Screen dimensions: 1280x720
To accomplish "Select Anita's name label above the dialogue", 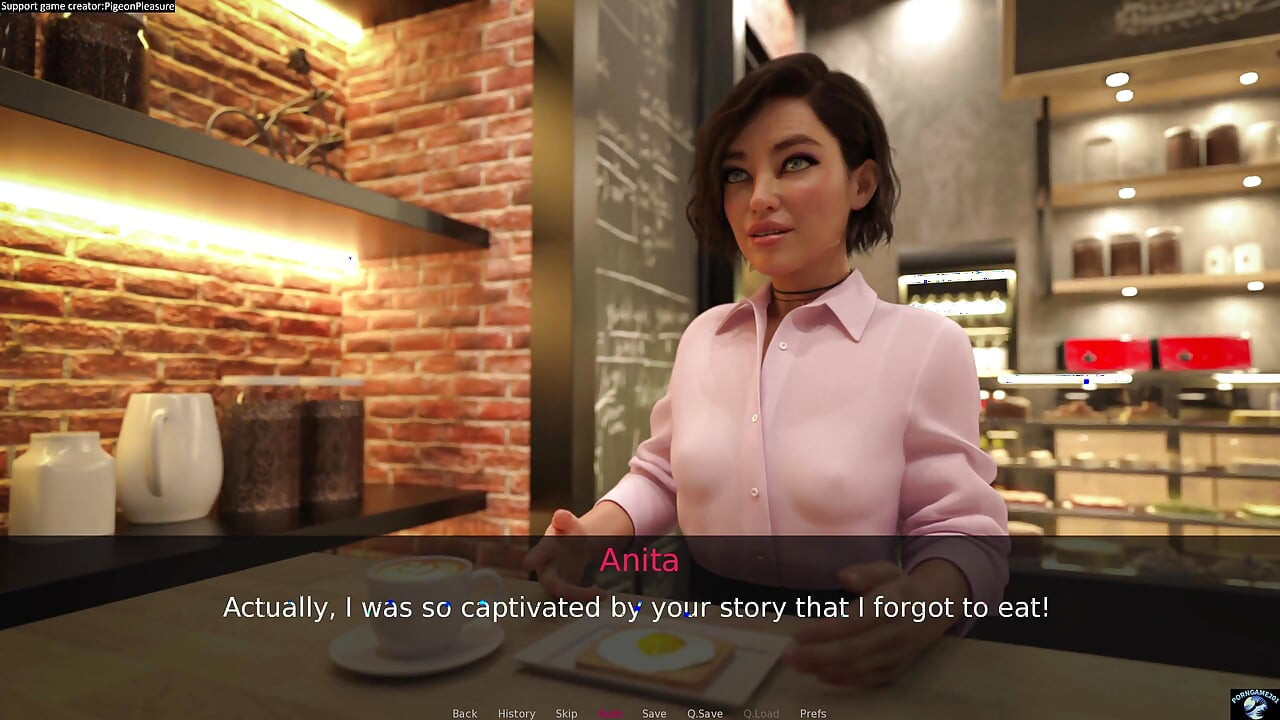I will [x=639, y=561].
